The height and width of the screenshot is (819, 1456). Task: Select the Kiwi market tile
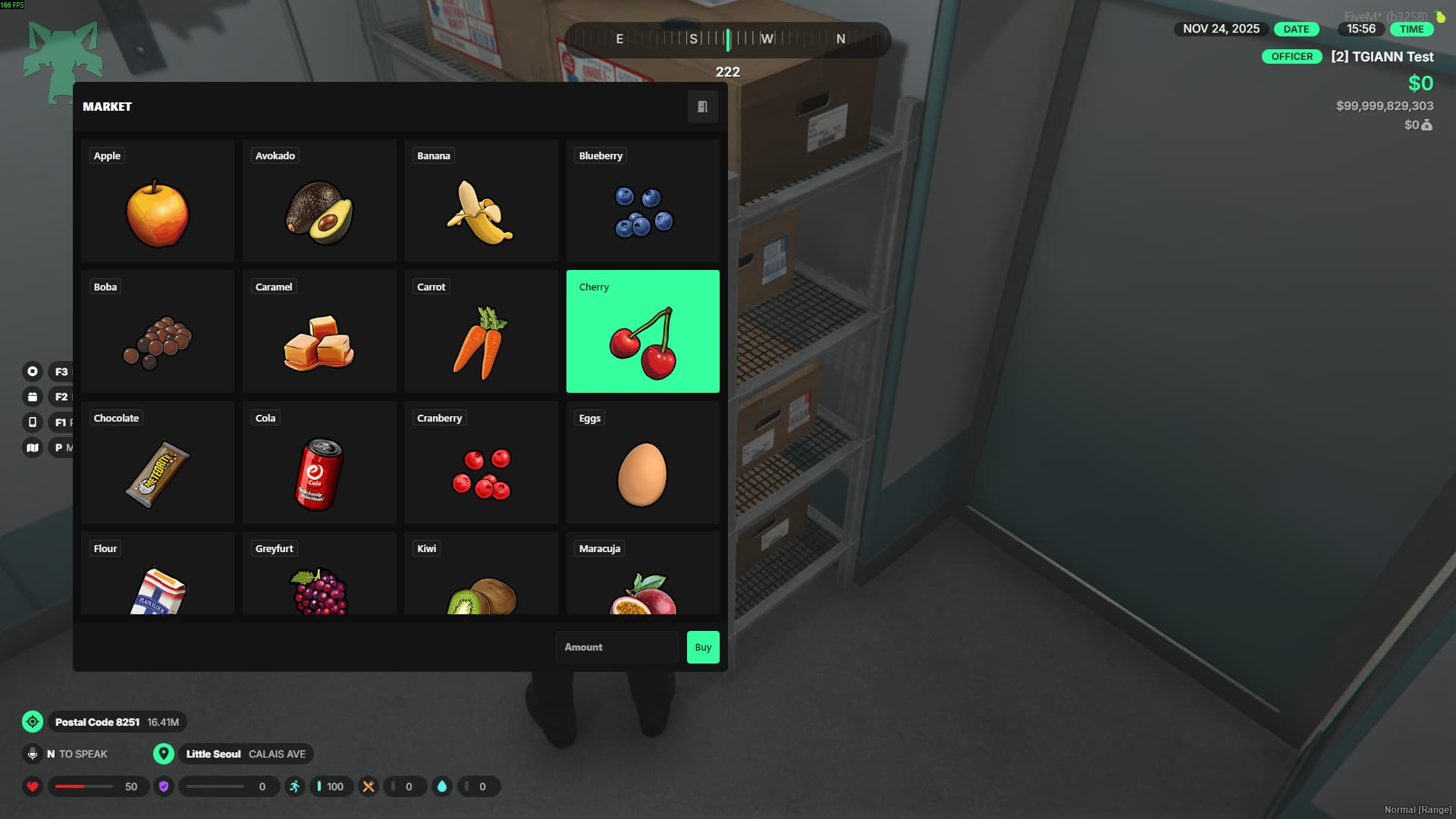tap(481, 575)
